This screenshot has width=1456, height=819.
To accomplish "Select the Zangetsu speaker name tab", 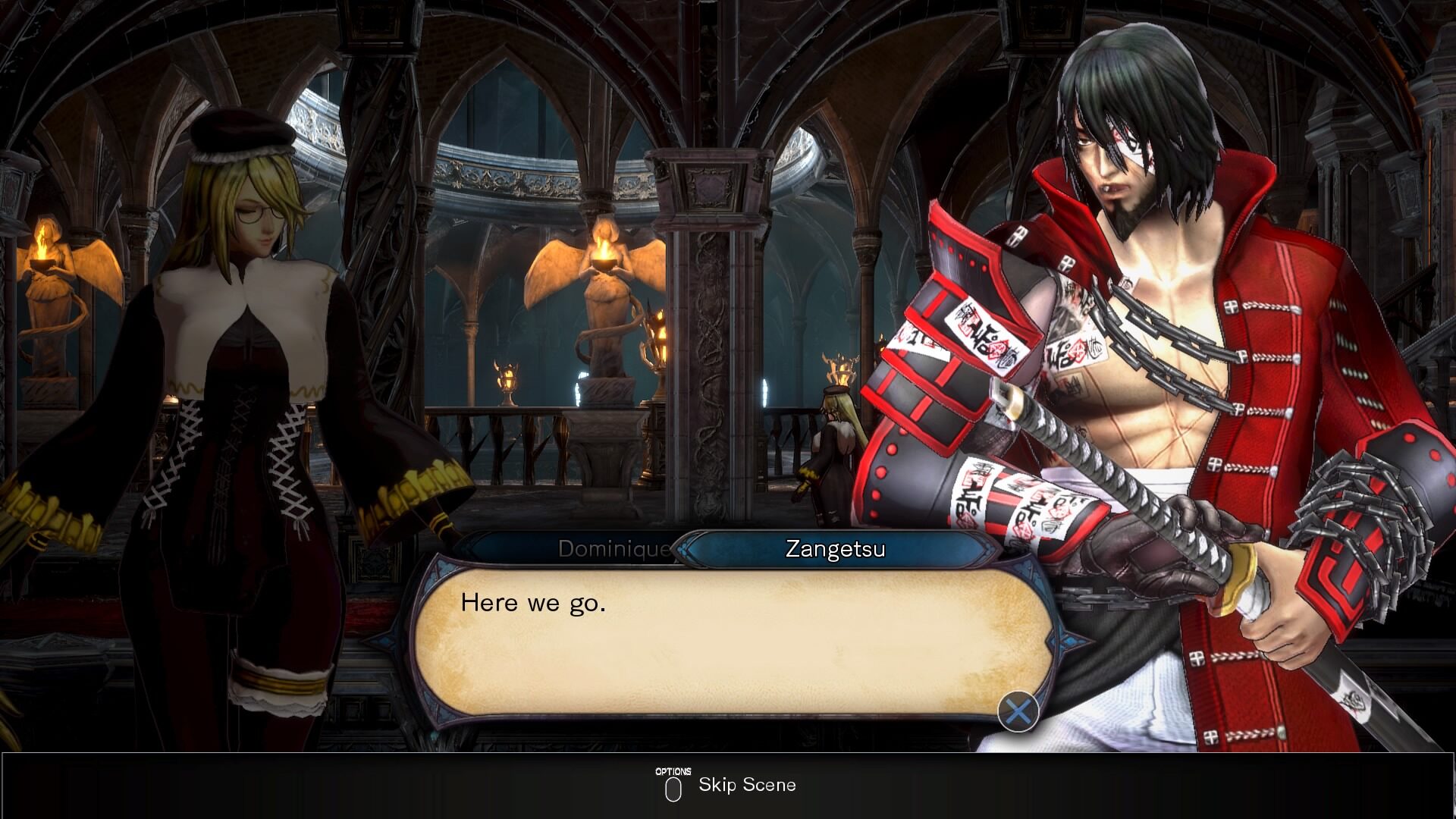I will [x=835, y=548].
